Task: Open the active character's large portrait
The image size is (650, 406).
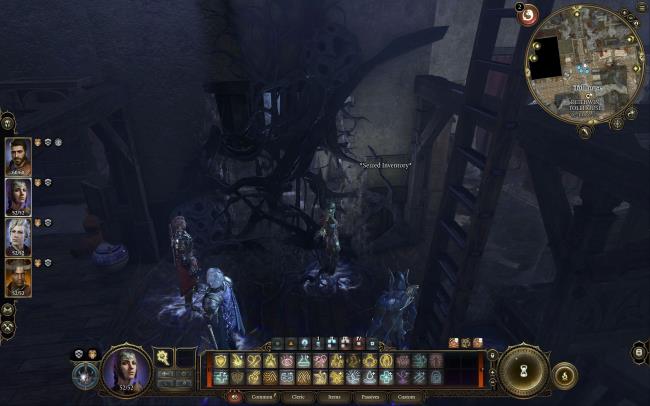Action: [x=127, y=370]
